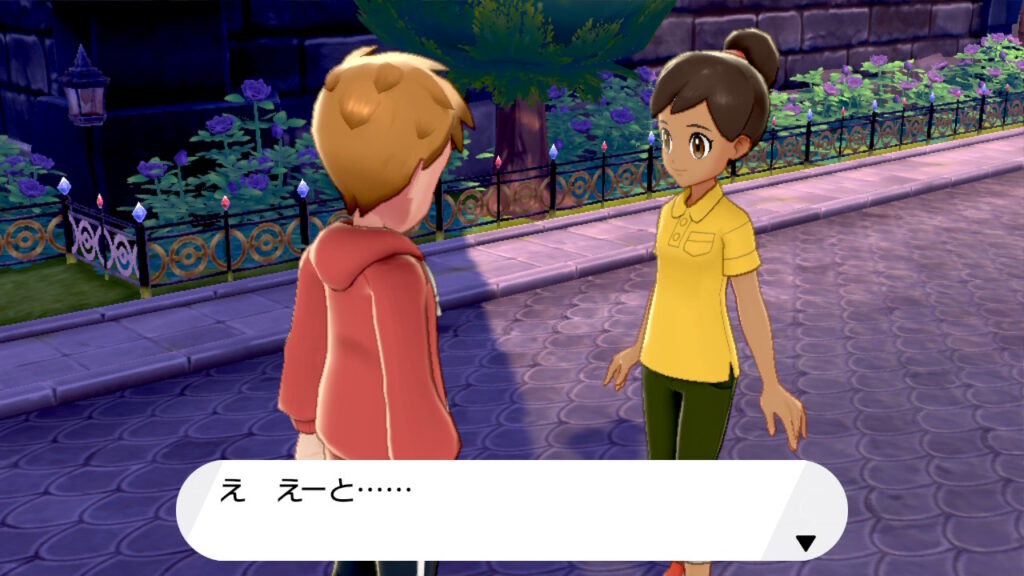Click the dialogue box reading え えーと……
The image size is (1024, 576).
point(510,510)
